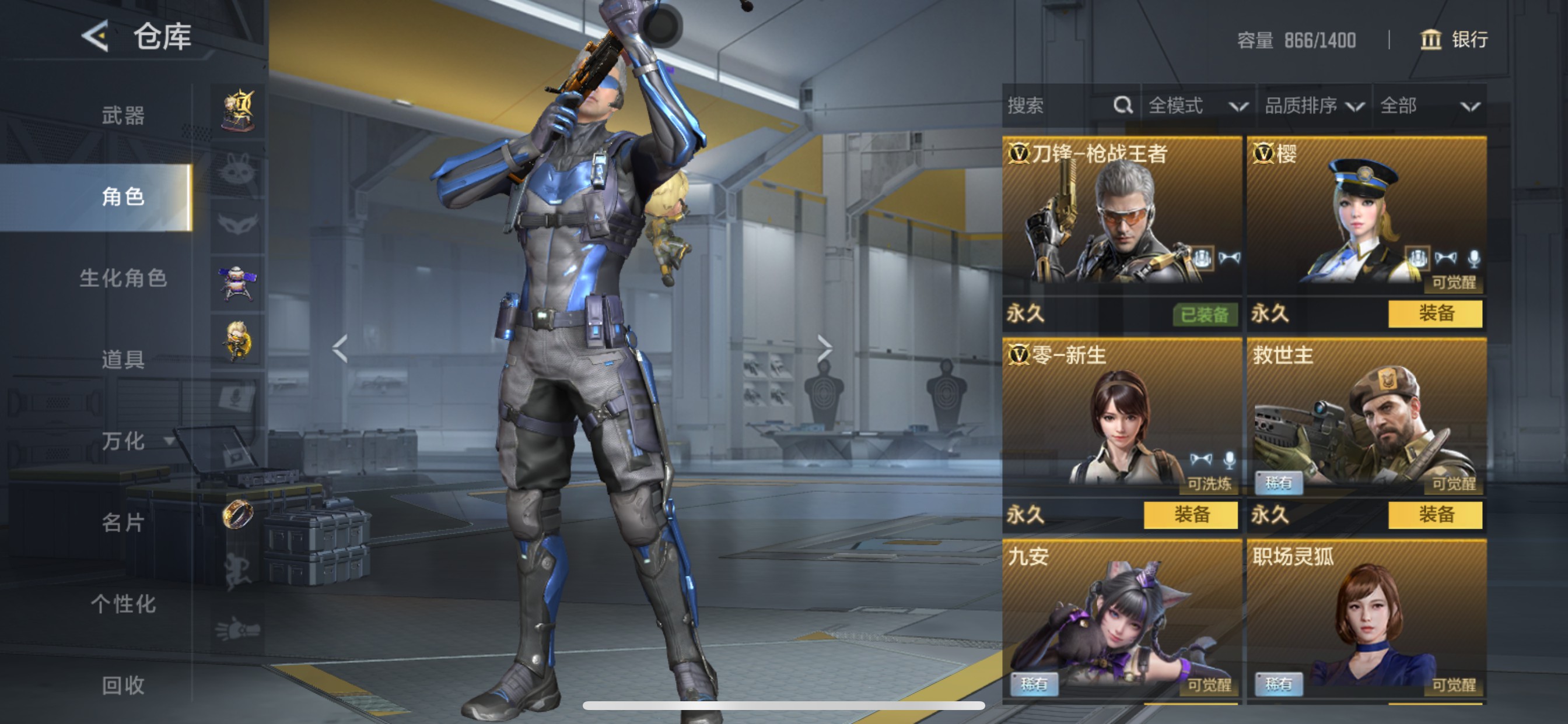Equip the 零-新生 character

[1190, 515]
